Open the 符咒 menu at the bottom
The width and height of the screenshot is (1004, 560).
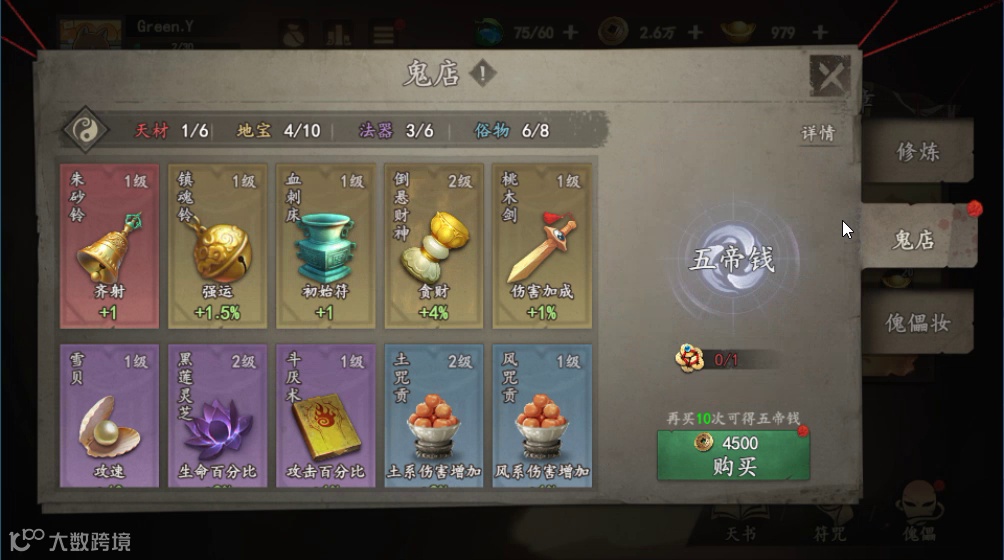[x=830, y=532]
